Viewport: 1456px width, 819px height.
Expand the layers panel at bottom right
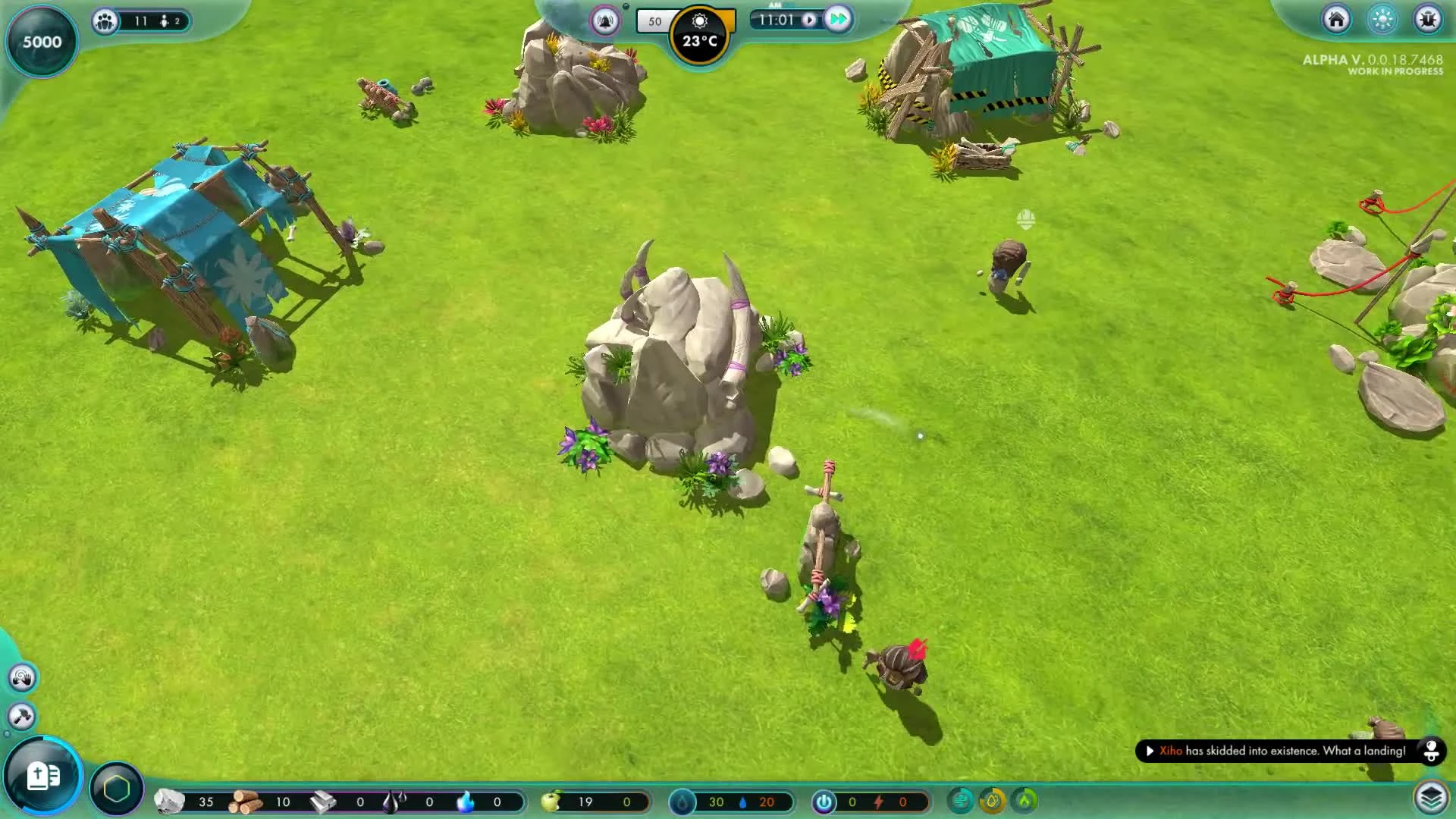pos(1432,797)
